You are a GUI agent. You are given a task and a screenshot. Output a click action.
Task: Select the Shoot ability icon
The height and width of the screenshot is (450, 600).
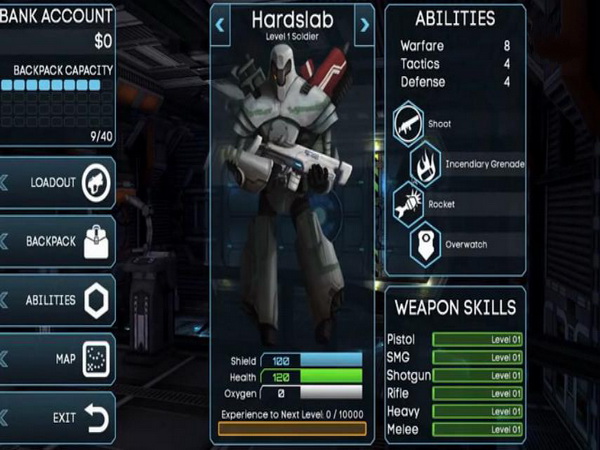pyautogui.click(x=409, y=125)
